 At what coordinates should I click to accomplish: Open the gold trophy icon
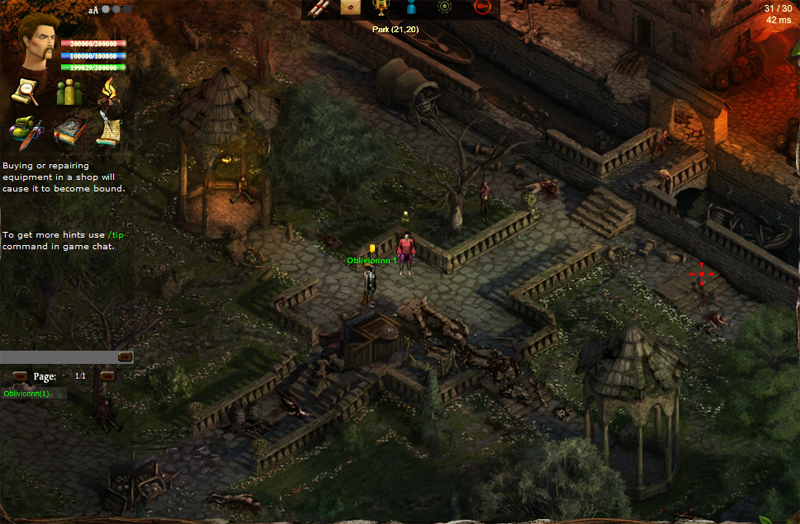[x=380, y=8]
